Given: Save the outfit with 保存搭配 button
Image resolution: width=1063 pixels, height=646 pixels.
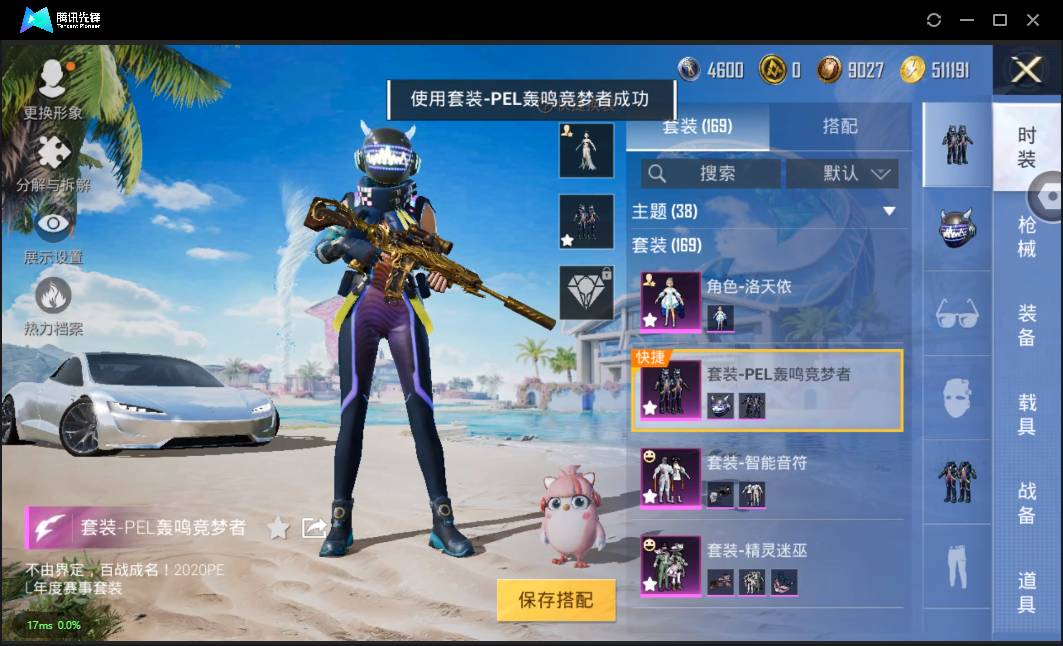Looking at the screenshot, I should (556, 599).
